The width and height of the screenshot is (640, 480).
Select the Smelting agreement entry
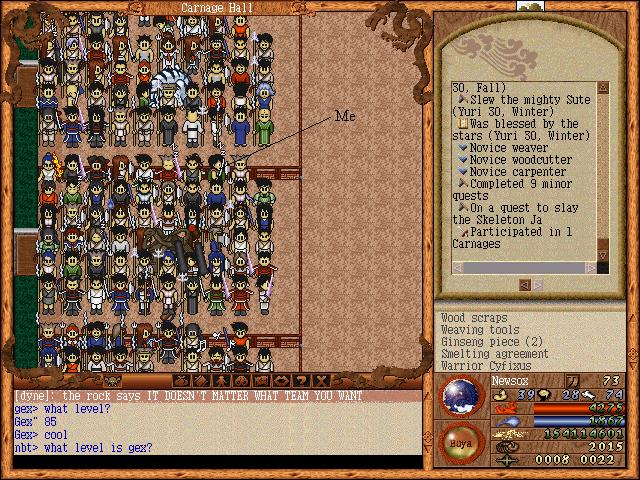494,354
